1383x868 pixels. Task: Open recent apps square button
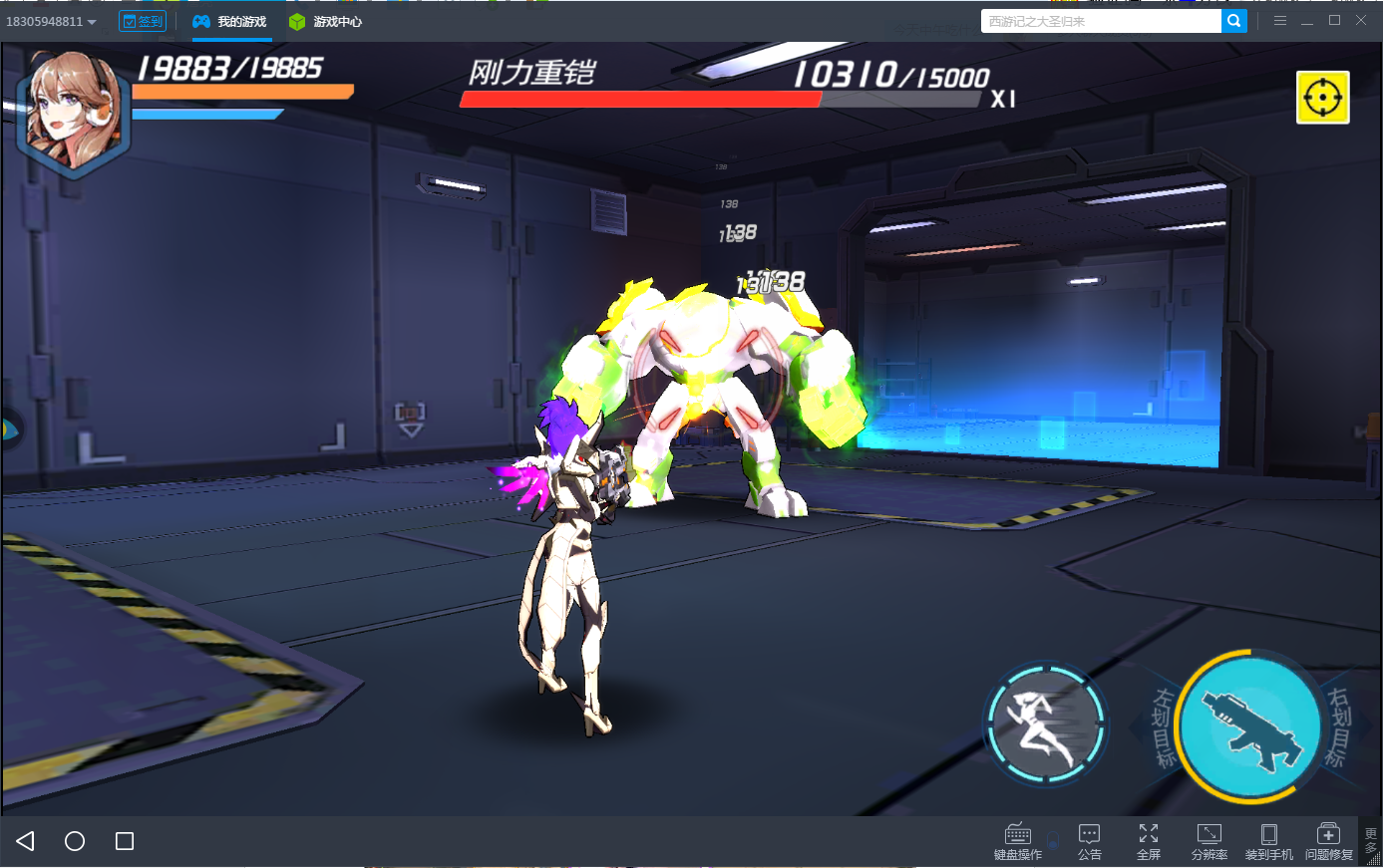point(125,841)
